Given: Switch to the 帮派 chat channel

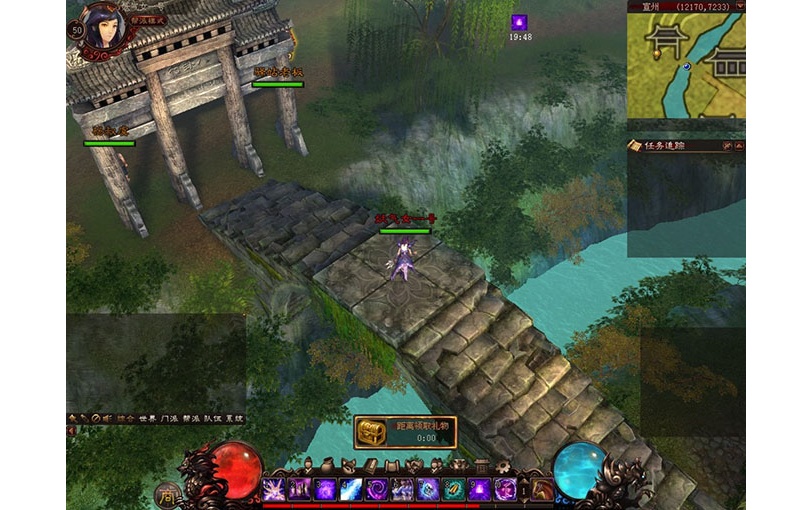Looking at the screenshot, I should (193, 418).
